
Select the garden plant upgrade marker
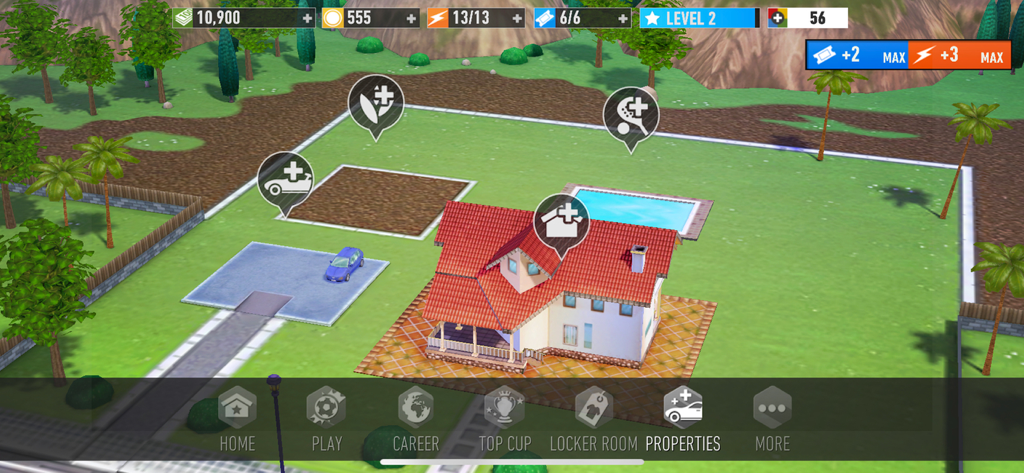pos(375,100)
